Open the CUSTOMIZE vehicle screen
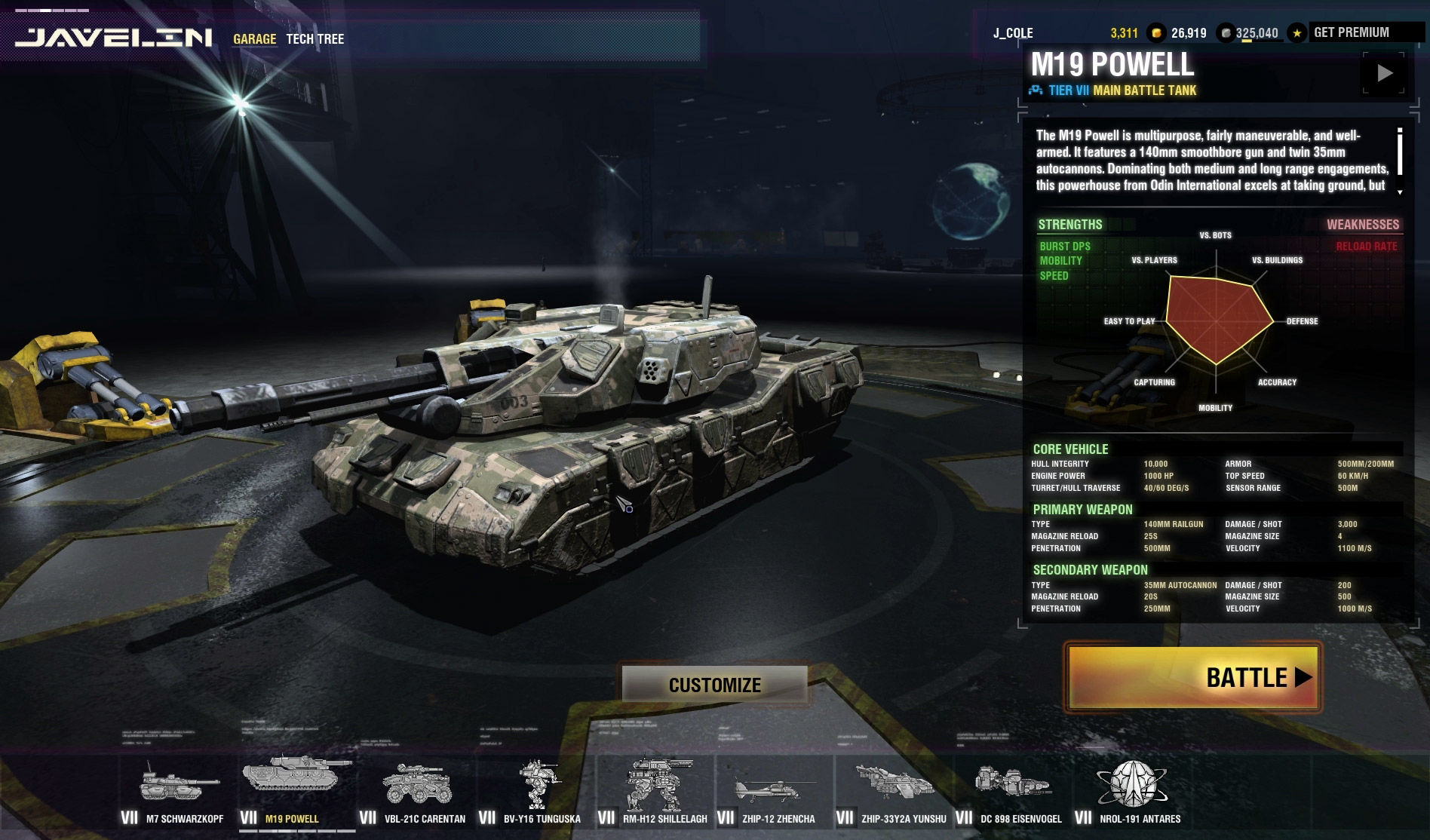 (714, 684)
